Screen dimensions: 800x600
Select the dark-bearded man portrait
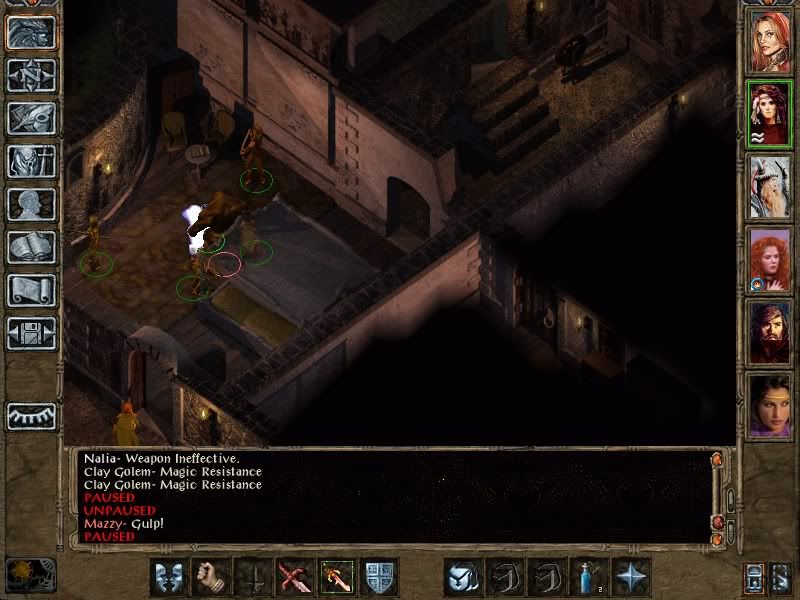click(x=771, y=332)
